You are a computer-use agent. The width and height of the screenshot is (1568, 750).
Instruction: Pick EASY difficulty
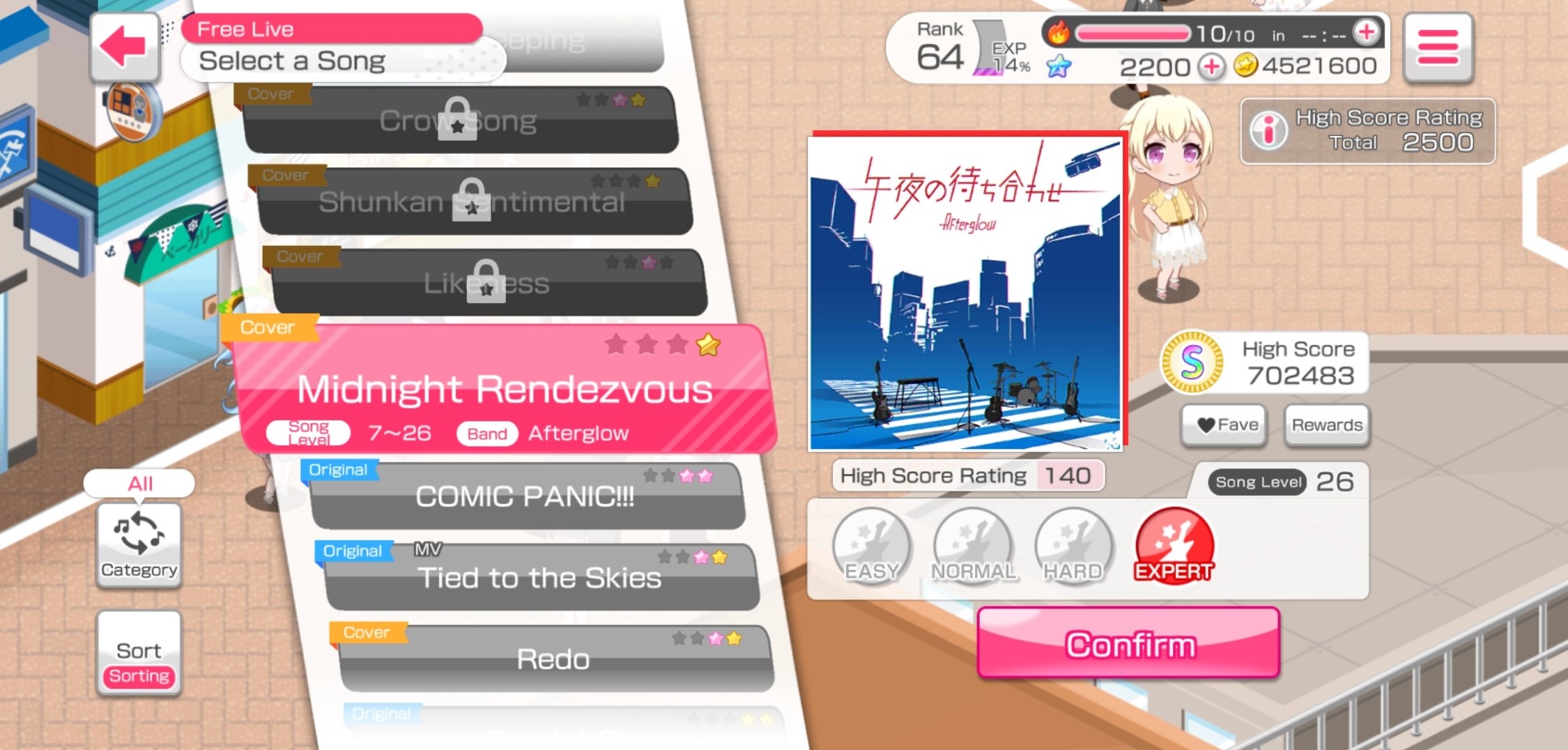[871, 546]
